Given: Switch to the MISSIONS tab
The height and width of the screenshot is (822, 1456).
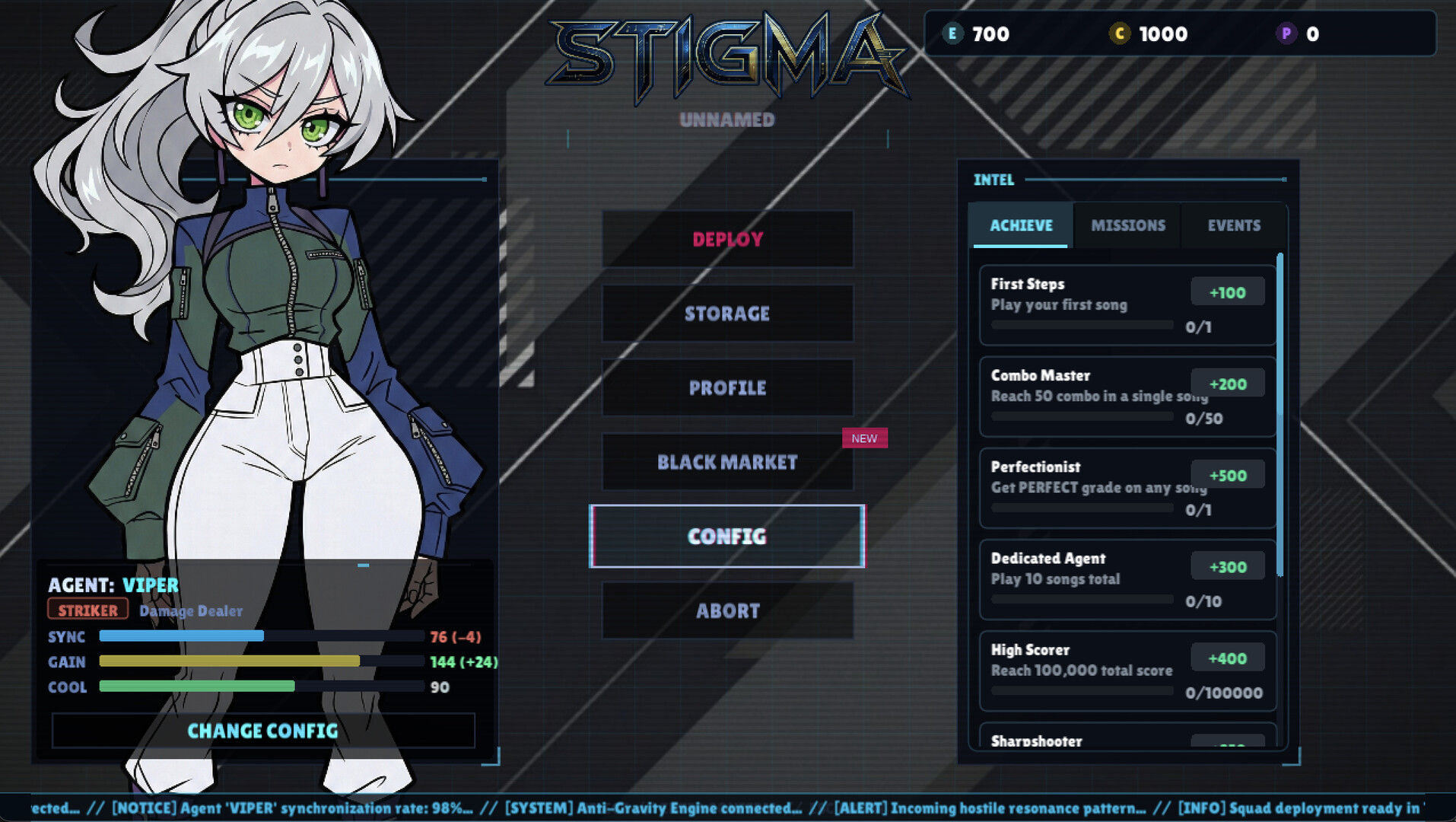Looking at the screenshot, I should click(1128, 225).
